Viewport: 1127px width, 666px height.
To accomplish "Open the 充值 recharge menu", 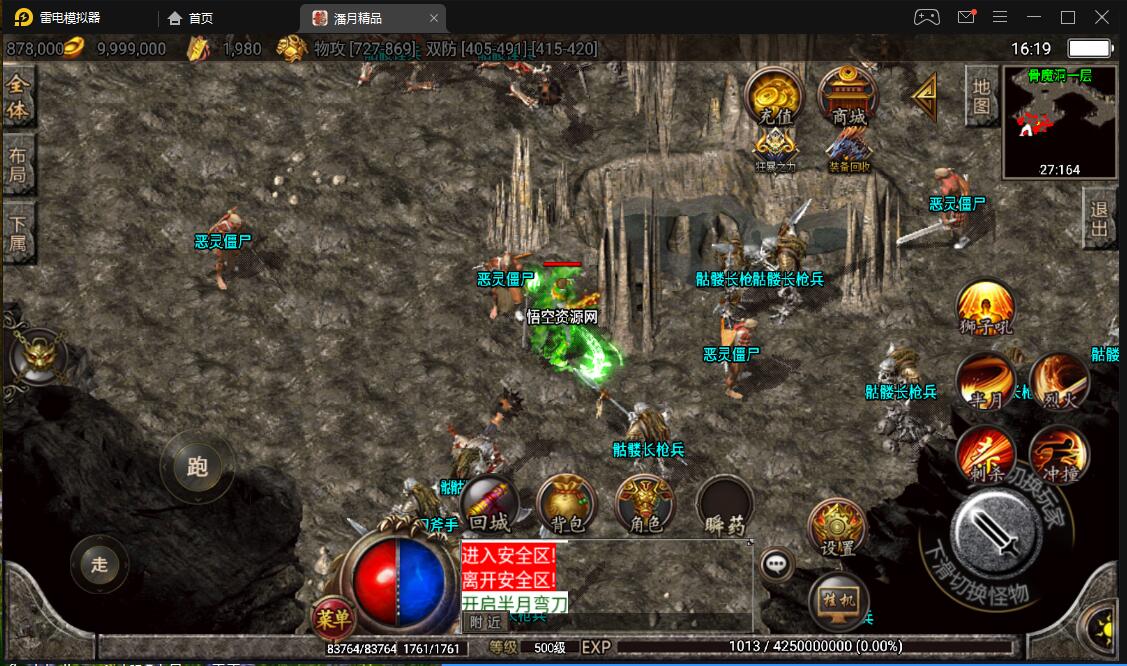I will [x=775, y=97].
